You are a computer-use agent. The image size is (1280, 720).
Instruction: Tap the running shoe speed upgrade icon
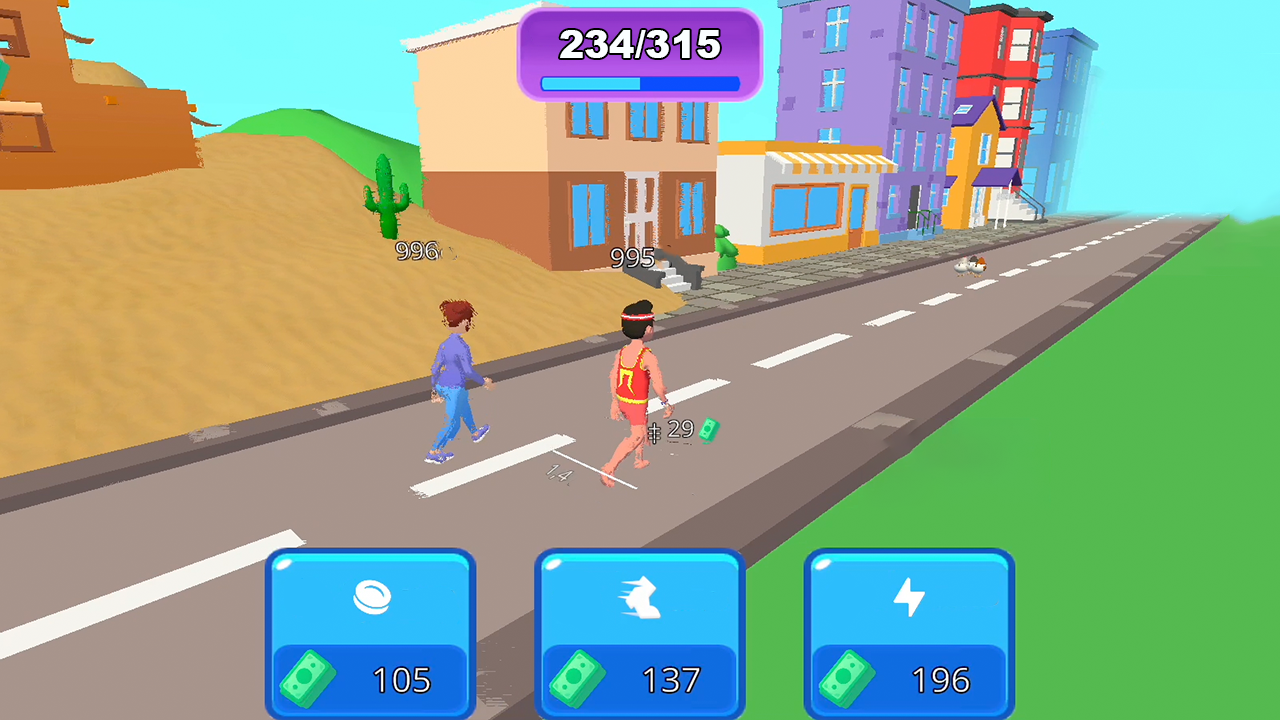coord(641,597)
